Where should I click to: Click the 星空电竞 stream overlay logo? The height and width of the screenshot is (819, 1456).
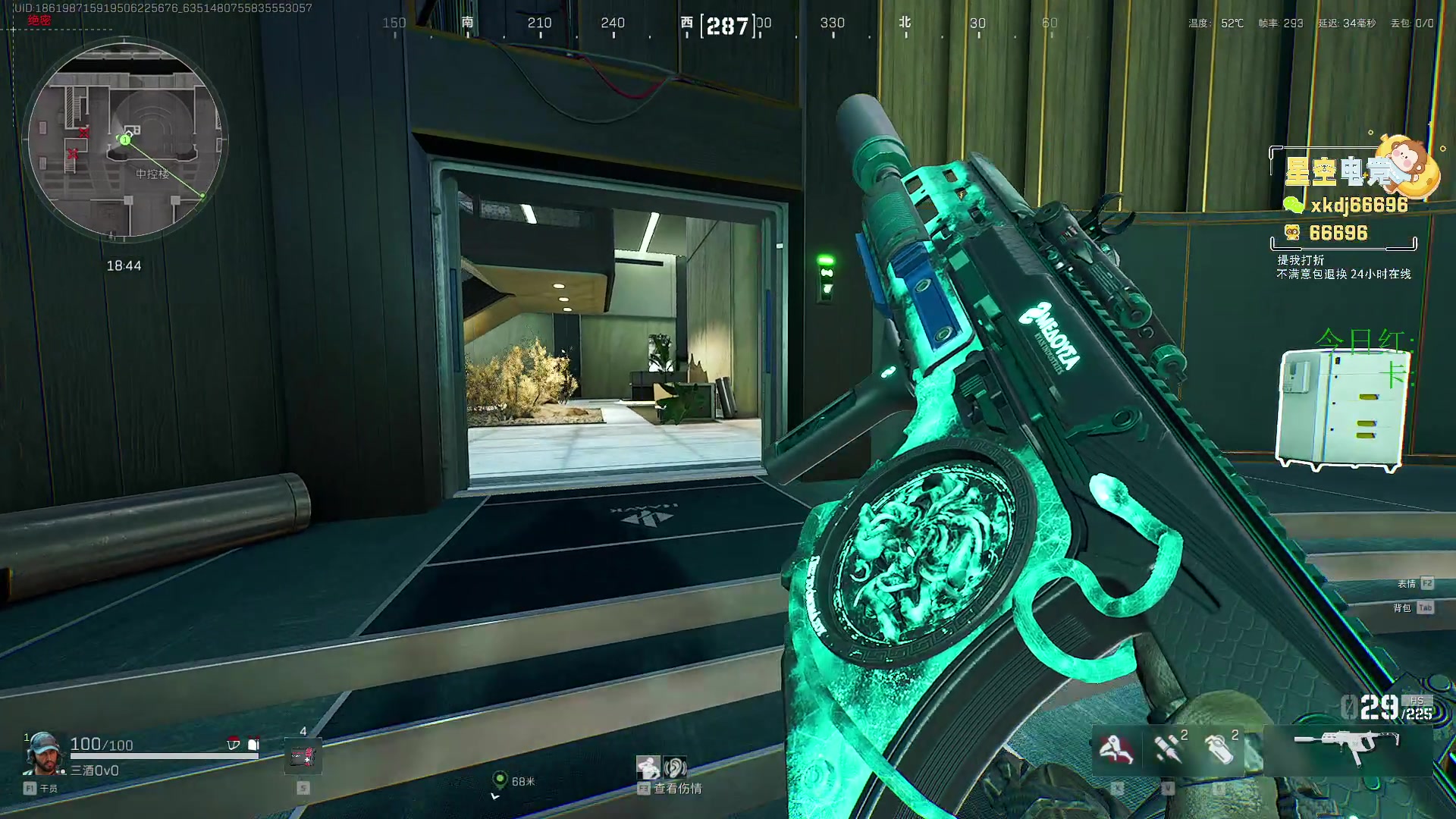click(x=1352, y=170)
